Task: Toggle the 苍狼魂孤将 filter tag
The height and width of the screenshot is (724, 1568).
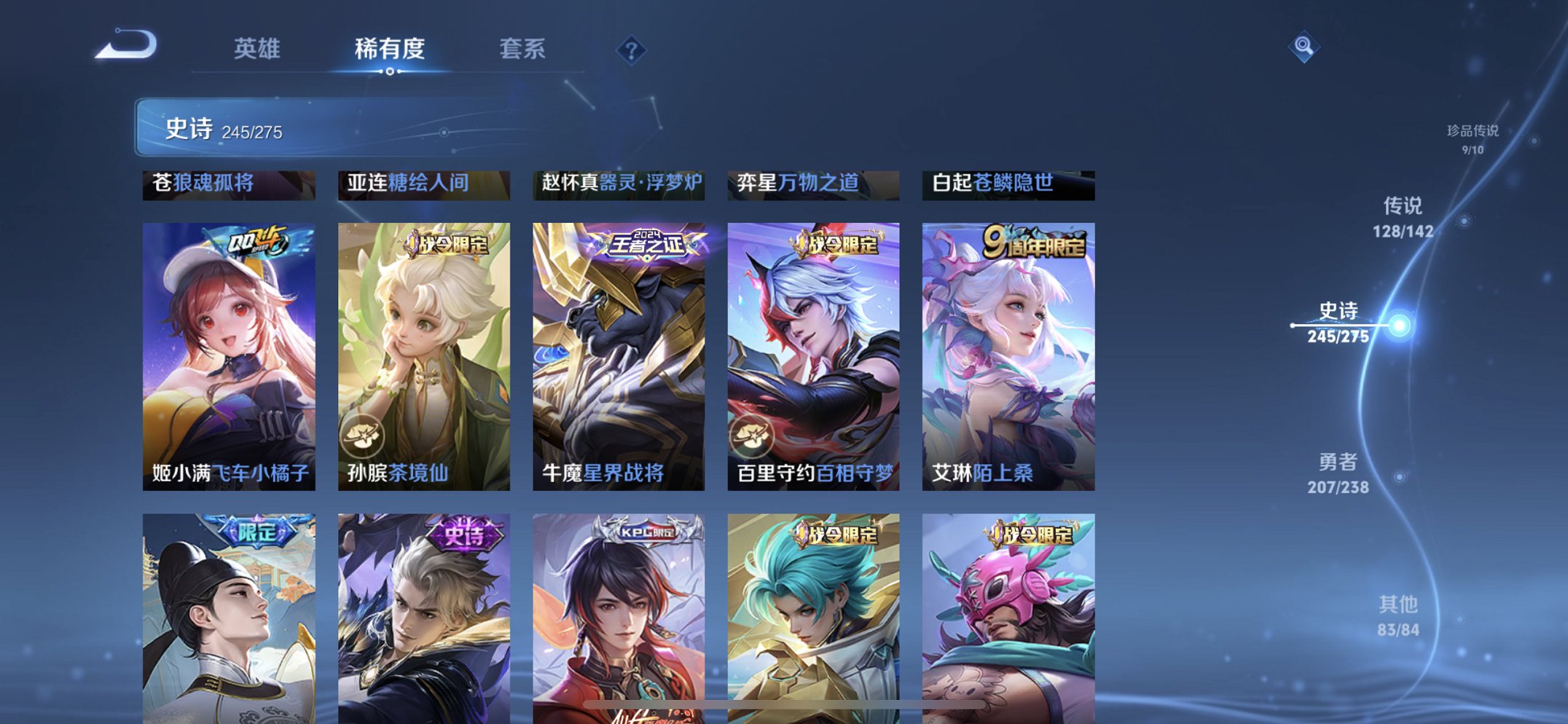Action: tap(228, 186)
